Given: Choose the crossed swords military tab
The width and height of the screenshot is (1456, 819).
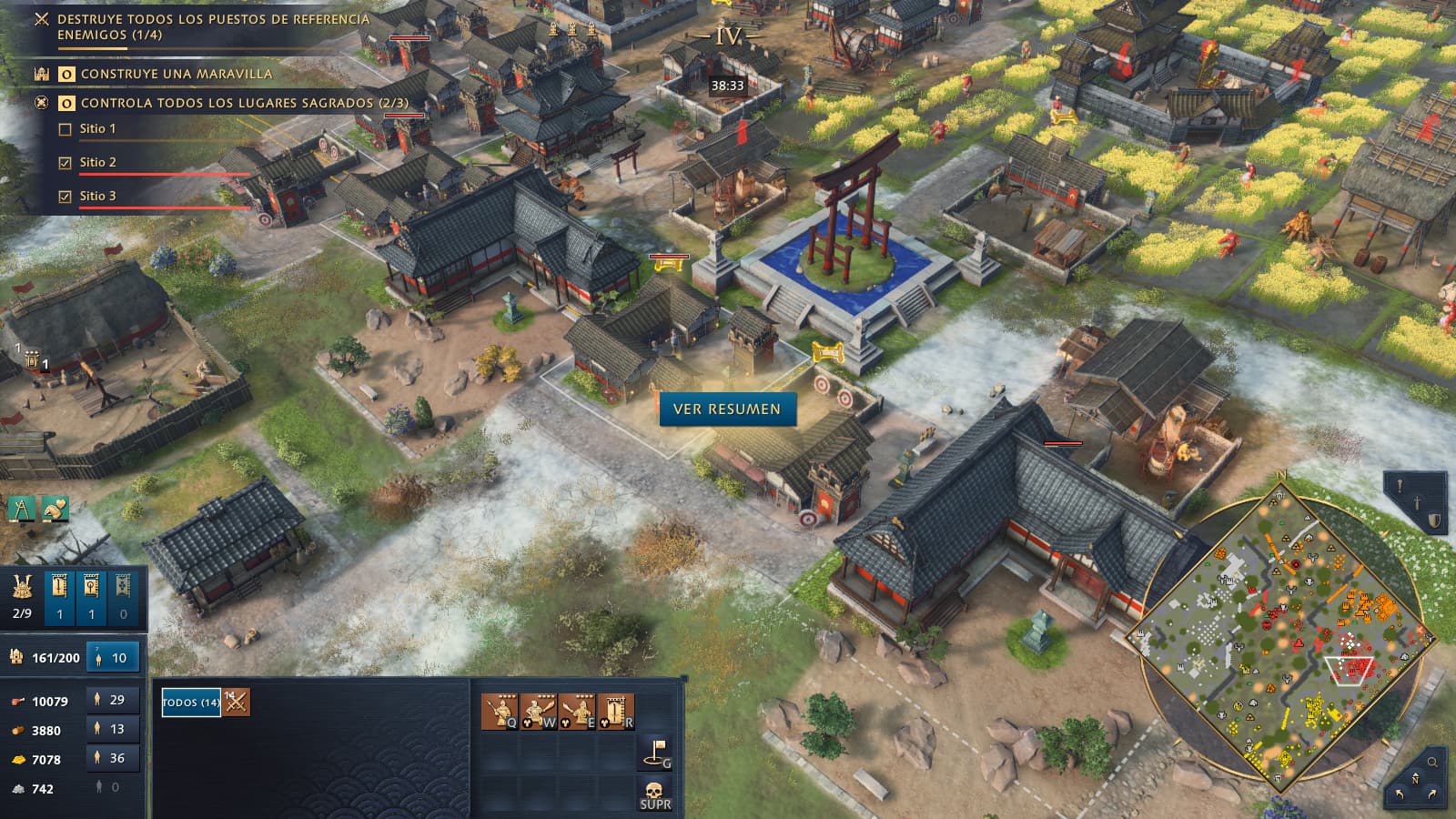Looking at the screenshot, I should (237, 703).
